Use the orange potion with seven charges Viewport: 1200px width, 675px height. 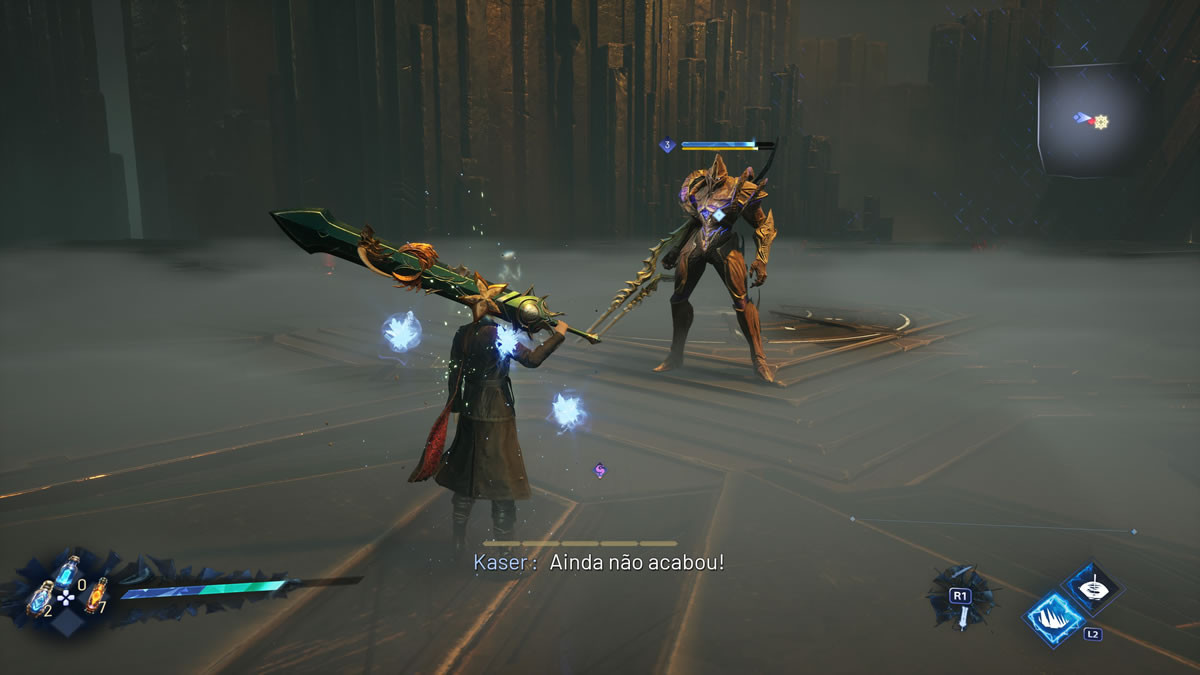point(95,594)
